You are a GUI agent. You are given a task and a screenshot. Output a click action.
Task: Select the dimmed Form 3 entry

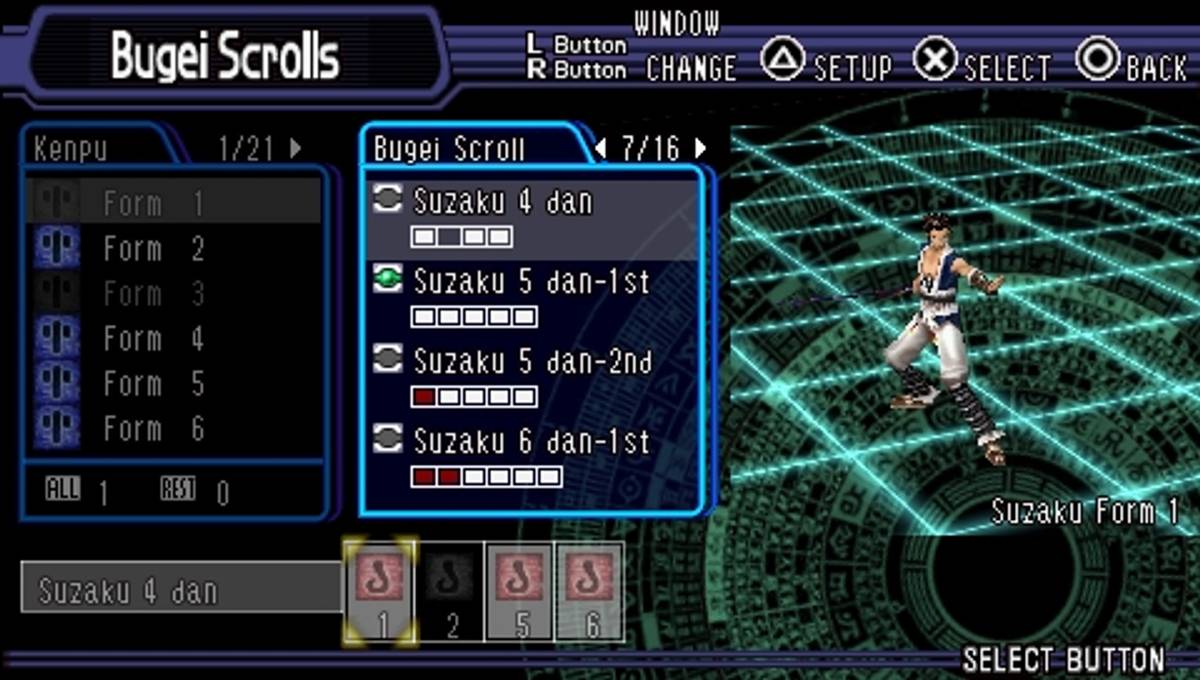pyautogui.click(x=152, y=294)
